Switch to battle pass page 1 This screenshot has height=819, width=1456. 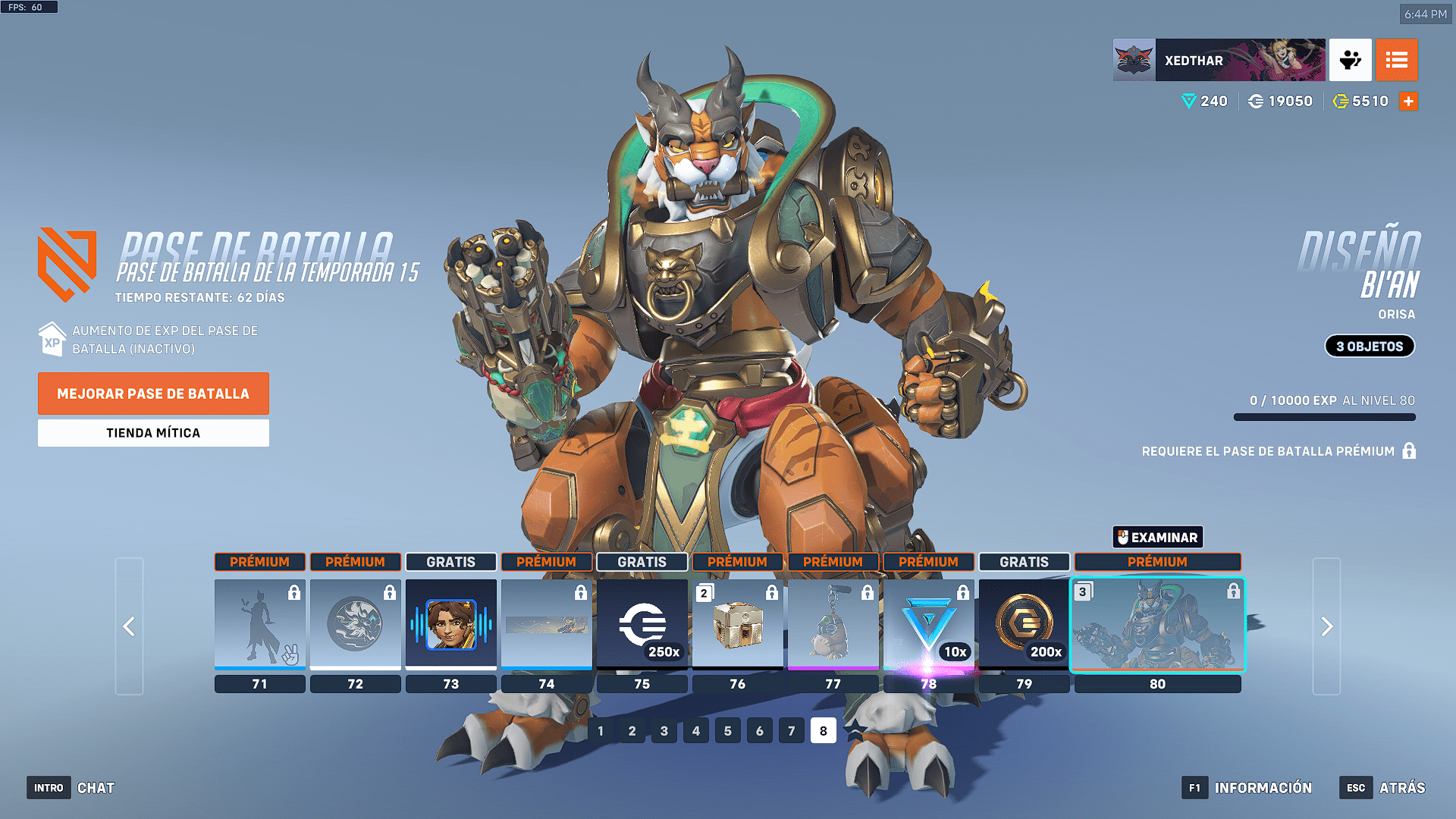tap(601, 731)
